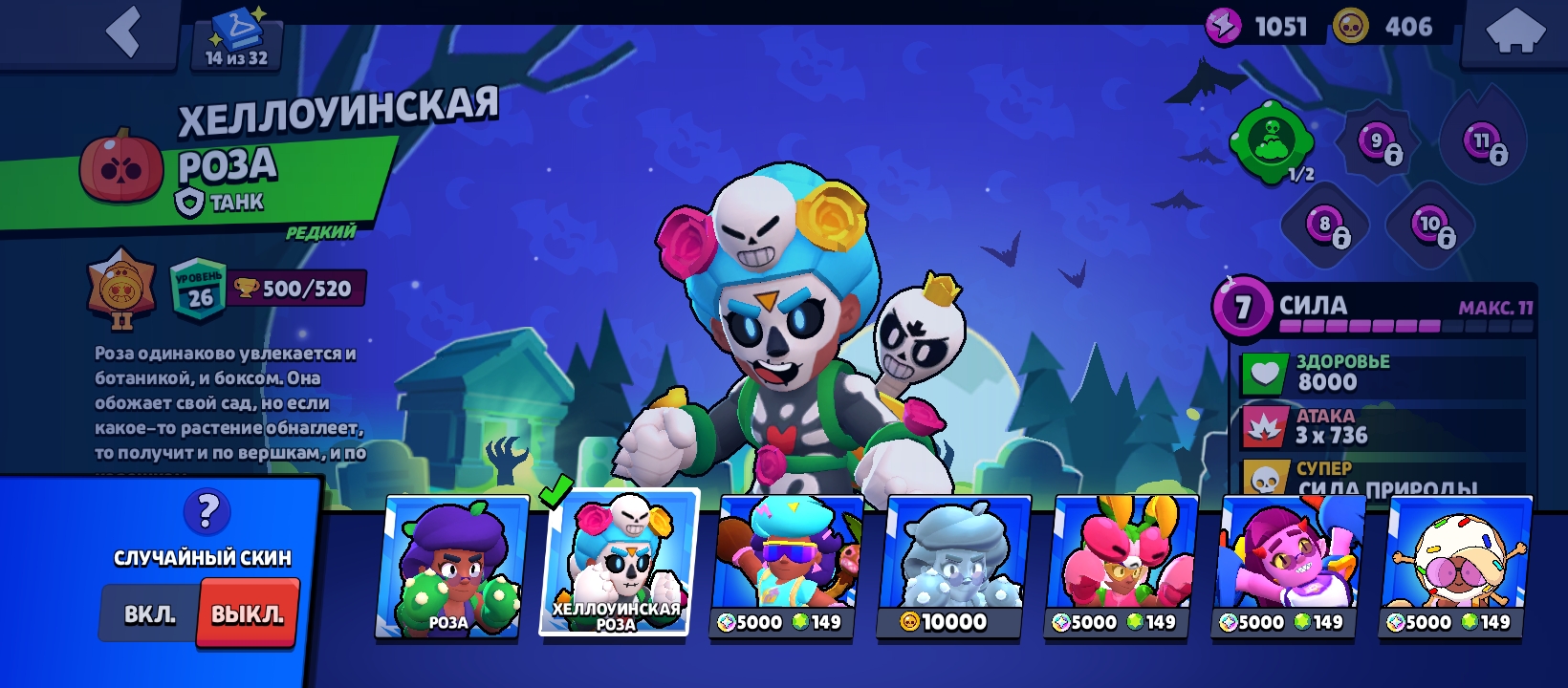This screenshot has width=1568, height=688.
Task: Tap the locked level 11 slot
Action: 1483,144
